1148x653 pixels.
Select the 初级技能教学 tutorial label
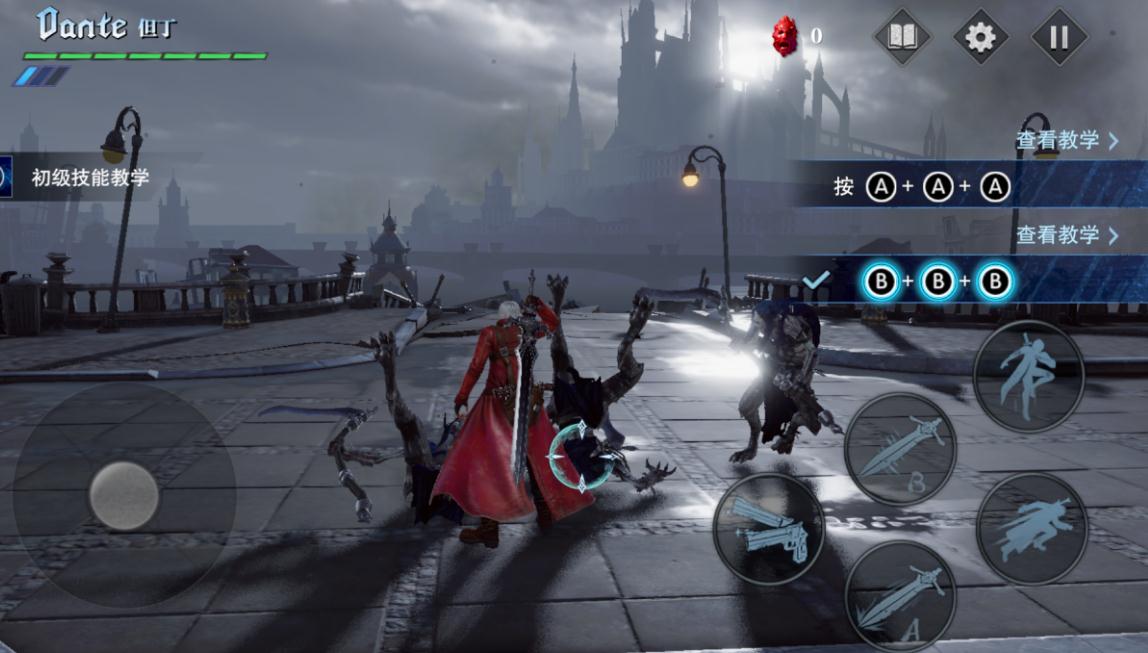coord(90,178)
